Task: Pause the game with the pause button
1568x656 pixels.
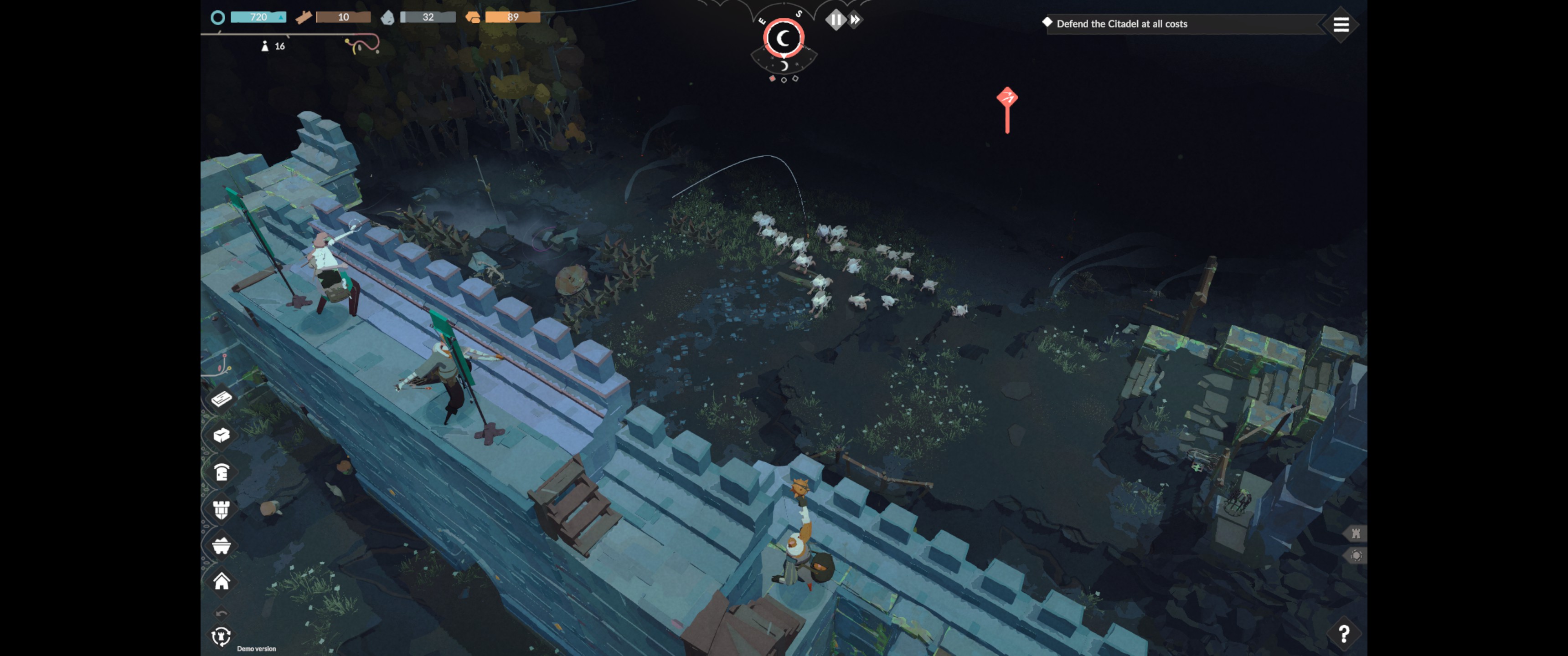Action: tap(835, 20)
